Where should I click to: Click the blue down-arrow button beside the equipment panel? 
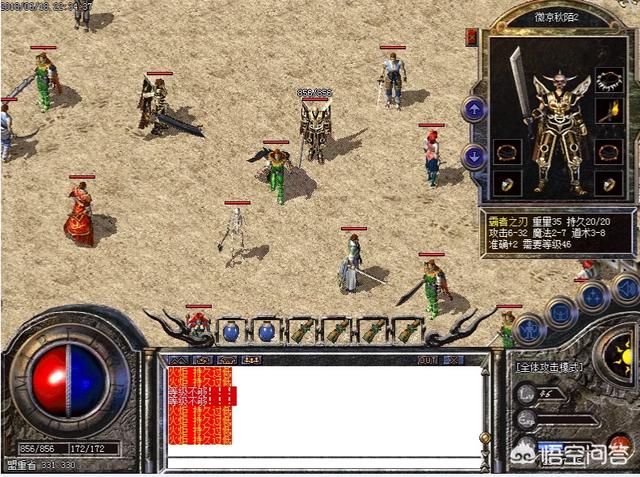coord(474,156)
